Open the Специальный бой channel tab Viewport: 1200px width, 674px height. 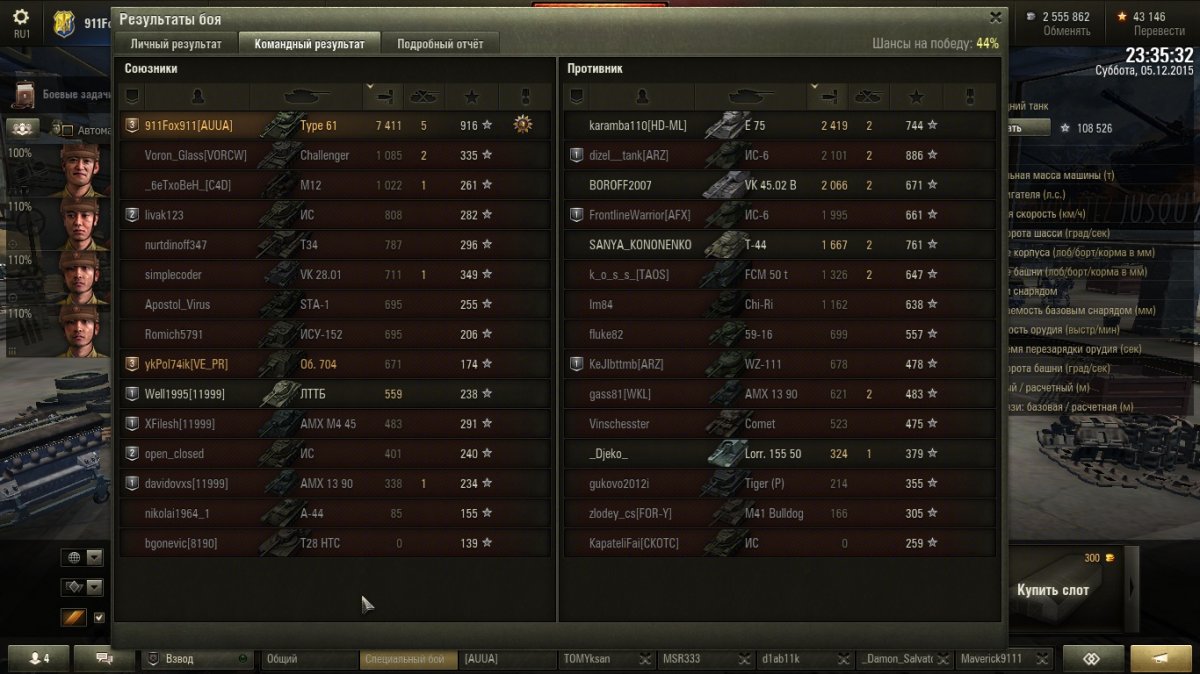pyautogui.click(x=404, y=659)
